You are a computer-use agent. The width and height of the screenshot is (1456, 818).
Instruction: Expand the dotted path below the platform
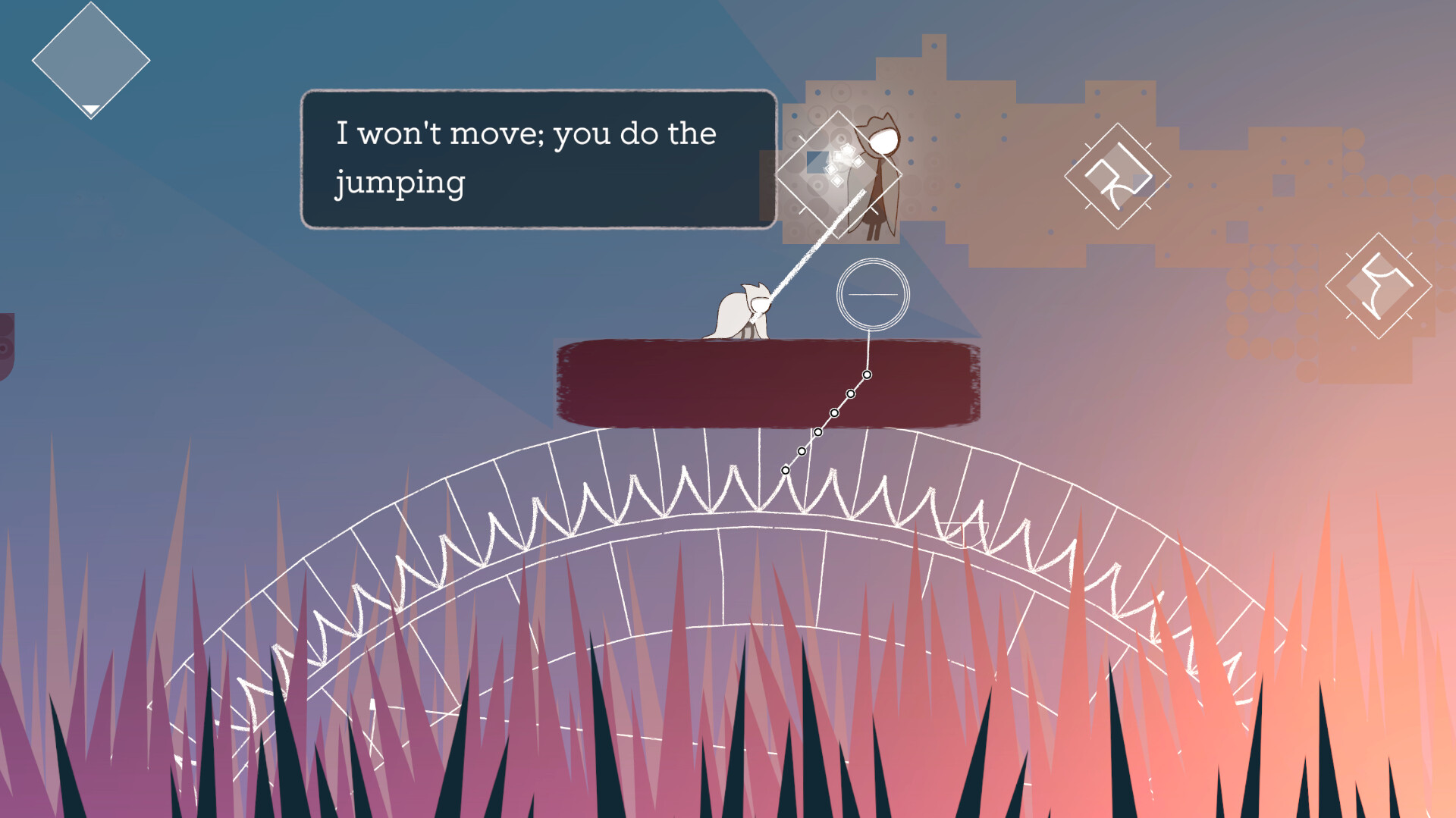(827, 422)
